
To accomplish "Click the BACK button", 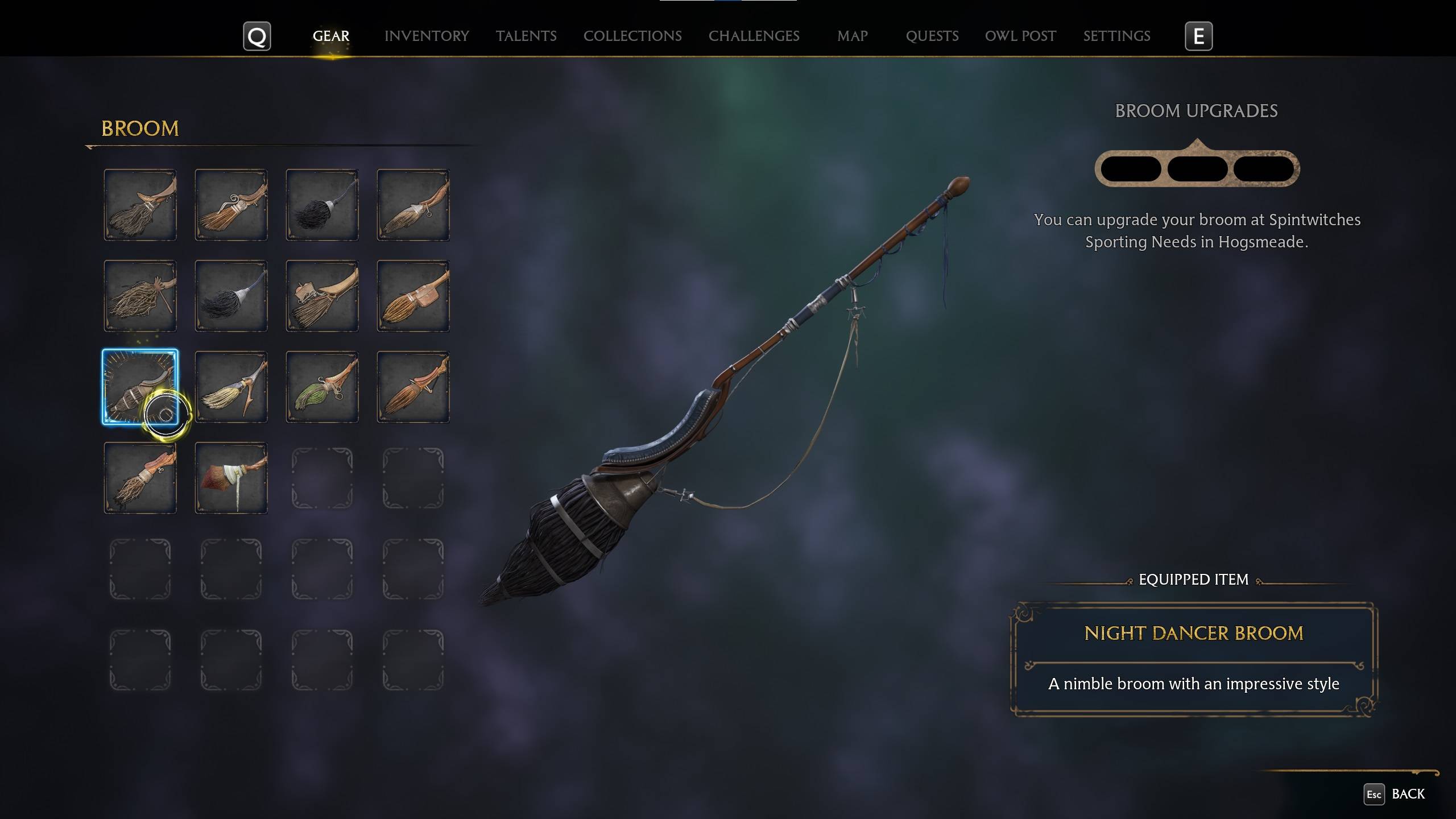I will pyautogui.click(x=1409, y=793).
